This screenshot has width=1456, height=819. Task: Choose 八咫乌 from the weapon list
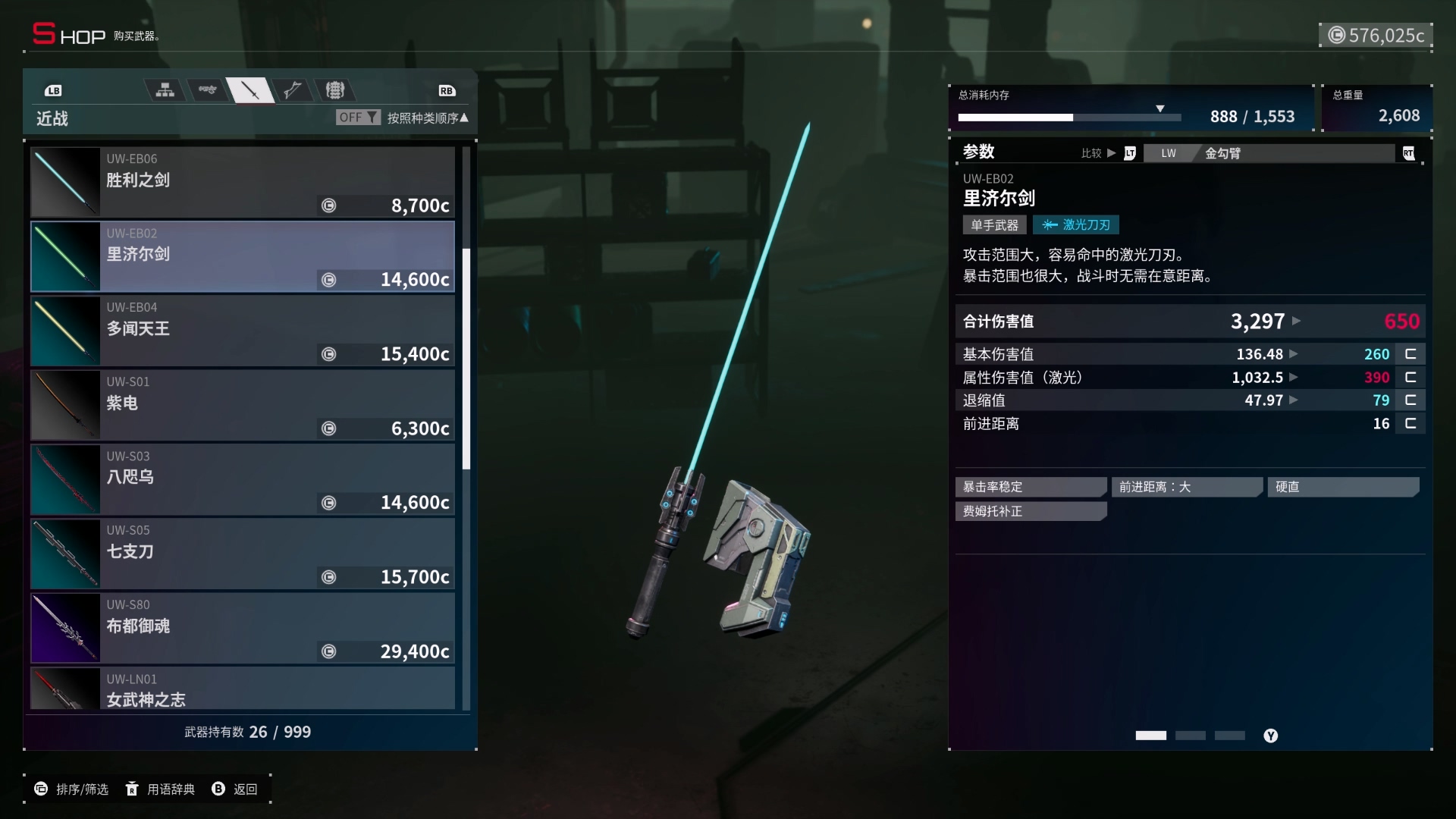243,479
